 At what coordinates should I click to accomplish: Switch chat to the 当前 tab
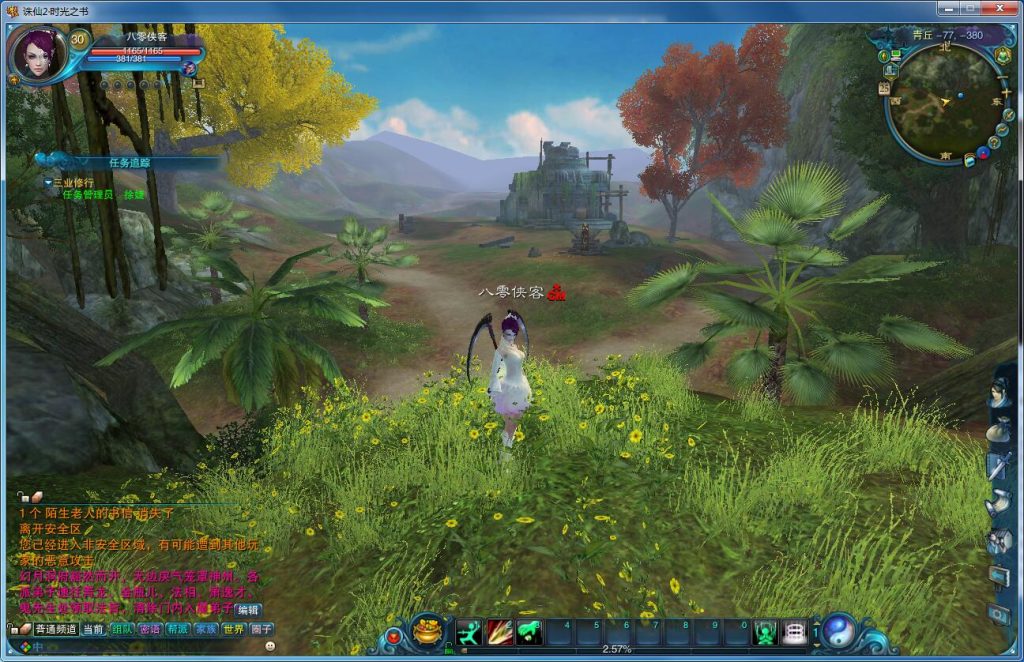pos(92,630)
